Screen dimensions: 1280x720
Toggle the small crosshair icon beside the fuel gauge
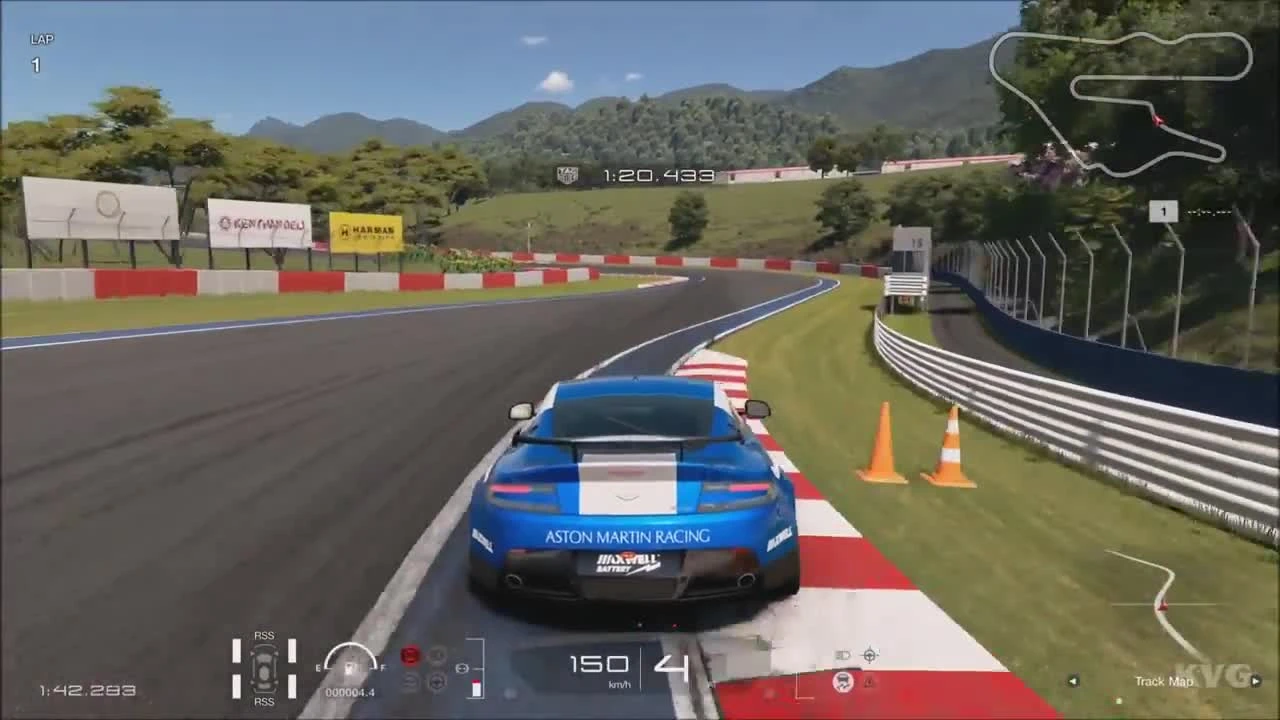pos(463,667)
